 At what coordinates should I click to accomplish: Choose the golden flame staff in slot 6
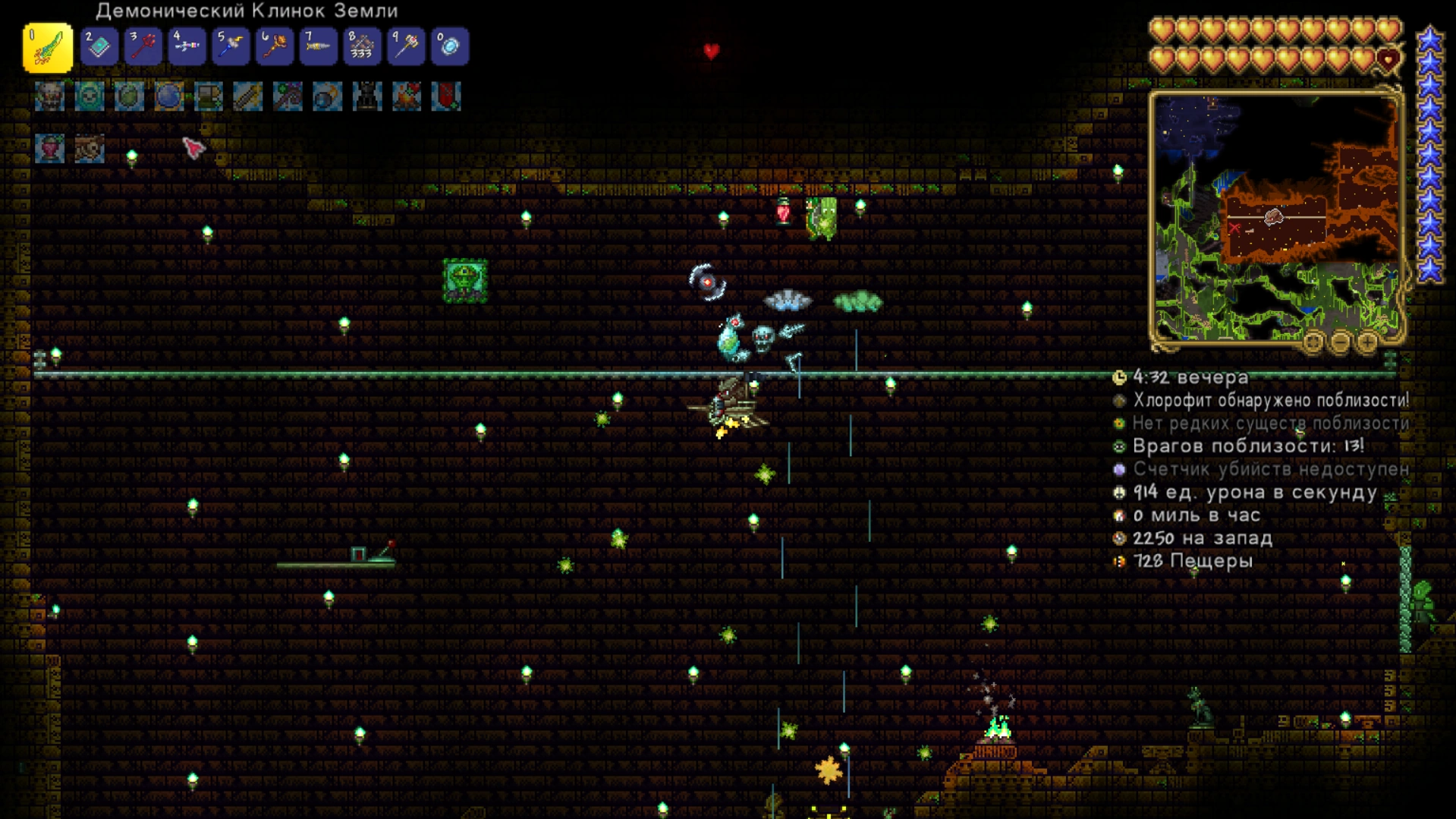(275, 47)
